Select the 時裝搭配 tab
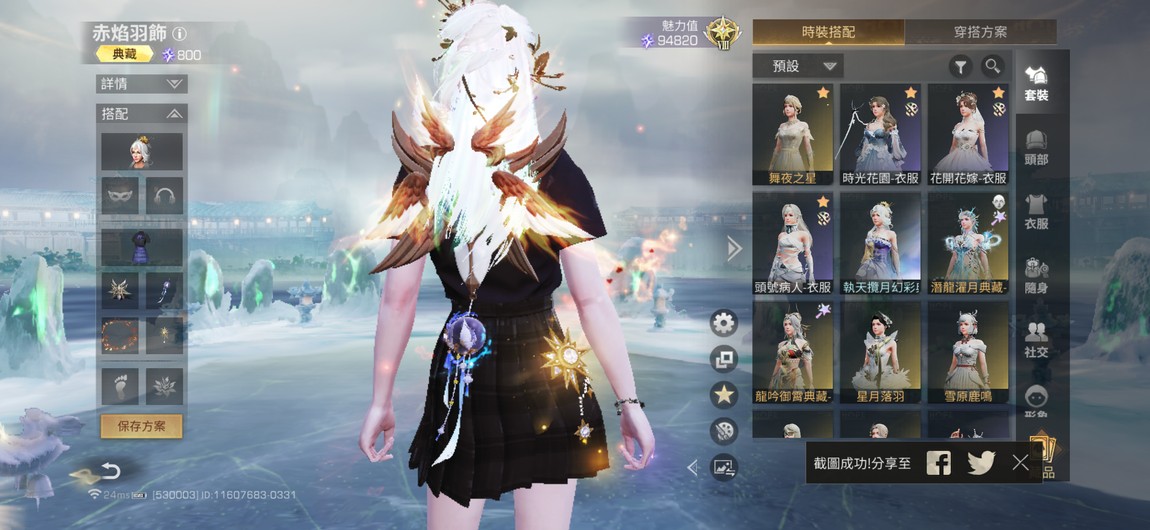 (828, 32)
